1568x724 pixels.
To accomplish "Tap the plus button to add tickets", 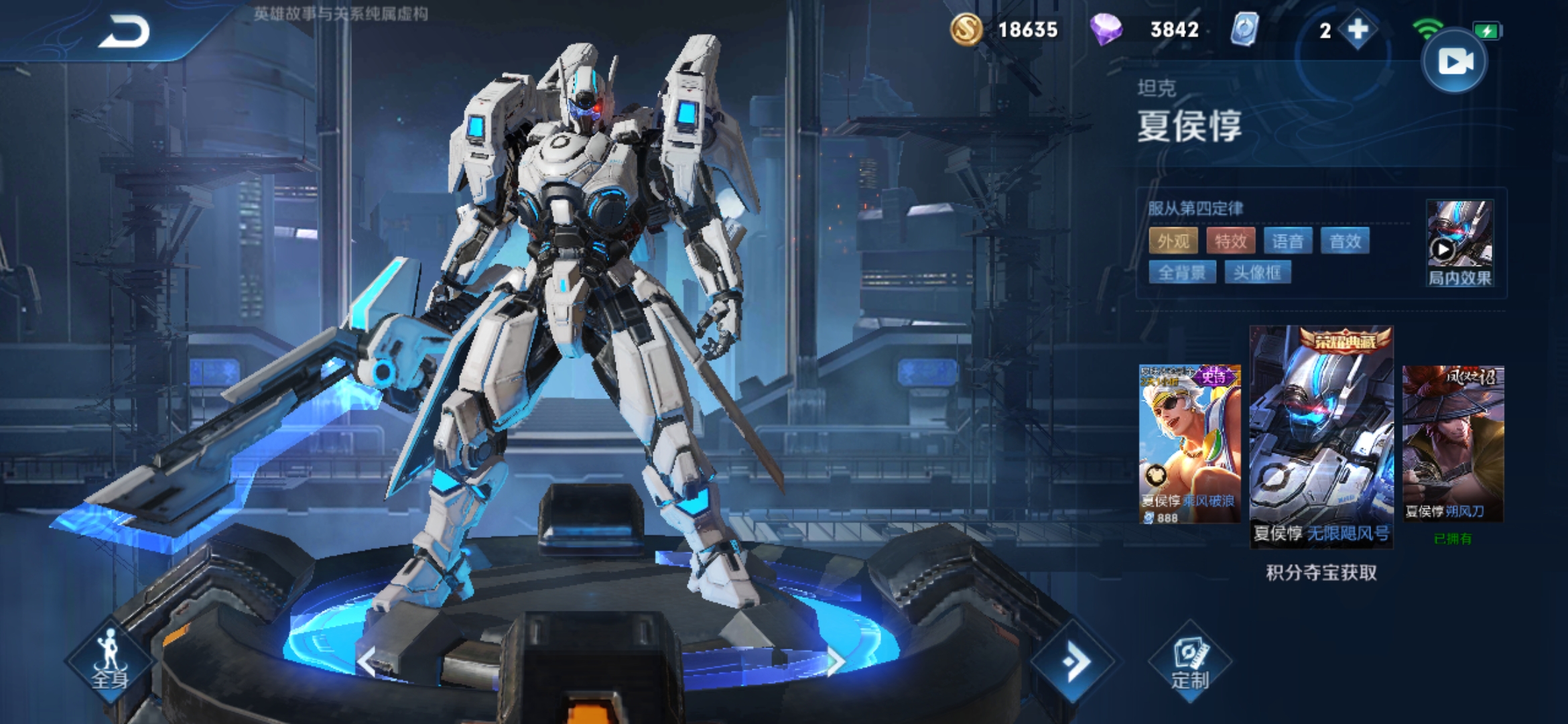I will pyautogui.click(x=1358, y=30).
